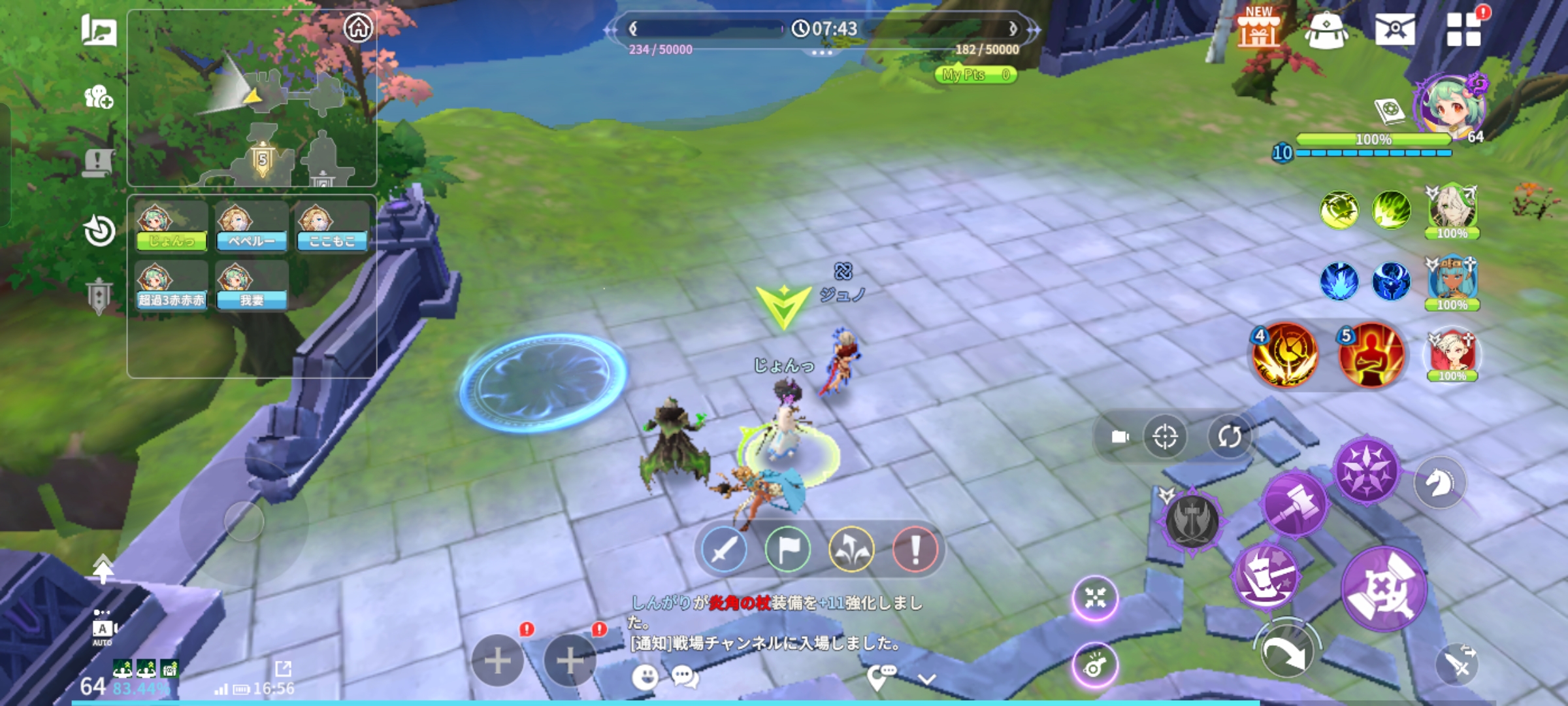Viewport: 1568px width, 706px height.
Task: Click the camera view button
Action: click(1120, 436)
